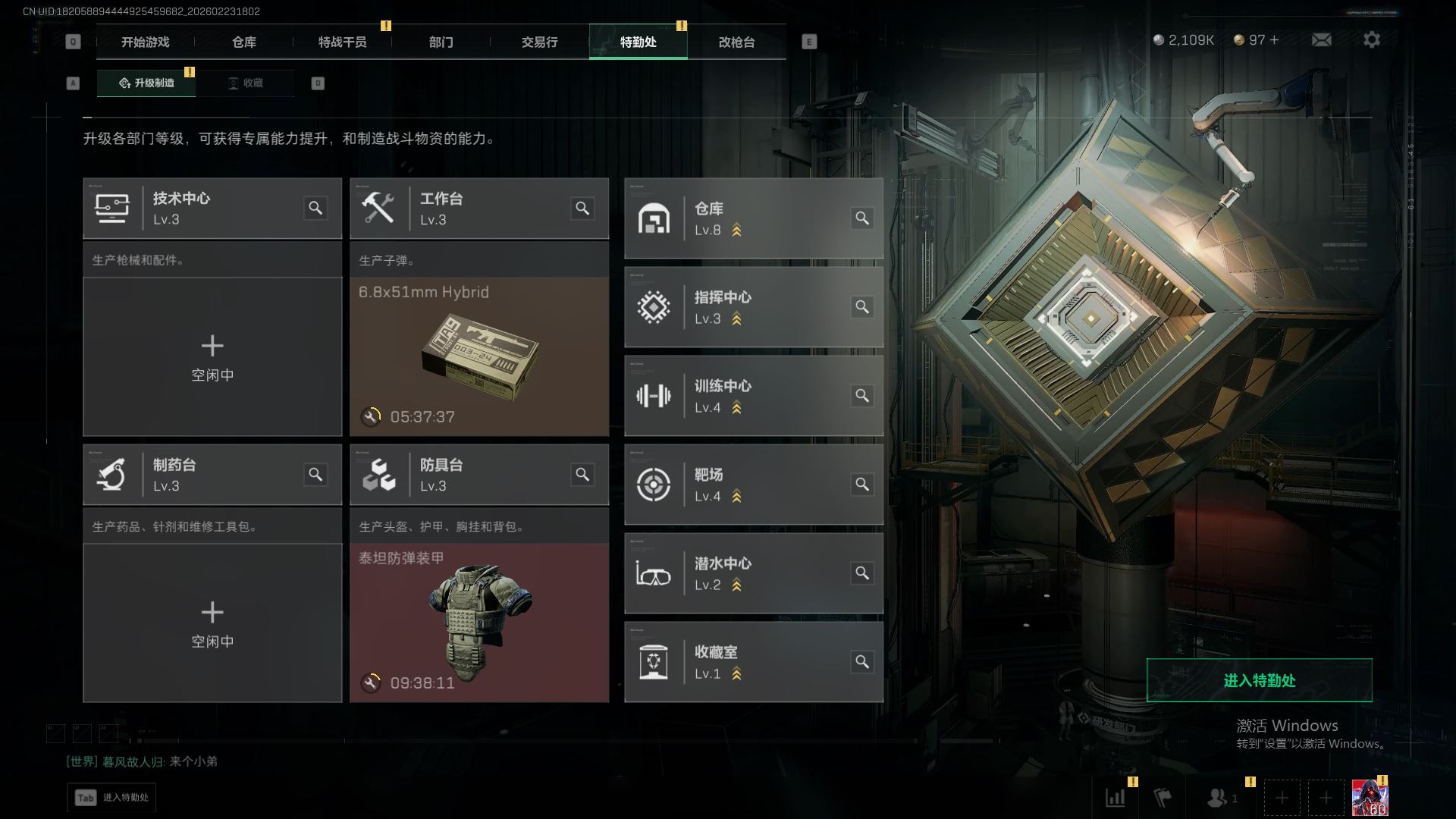Open the player avatar portrait
Viewport: 1456px width, 819px height.
(1370, 798)
